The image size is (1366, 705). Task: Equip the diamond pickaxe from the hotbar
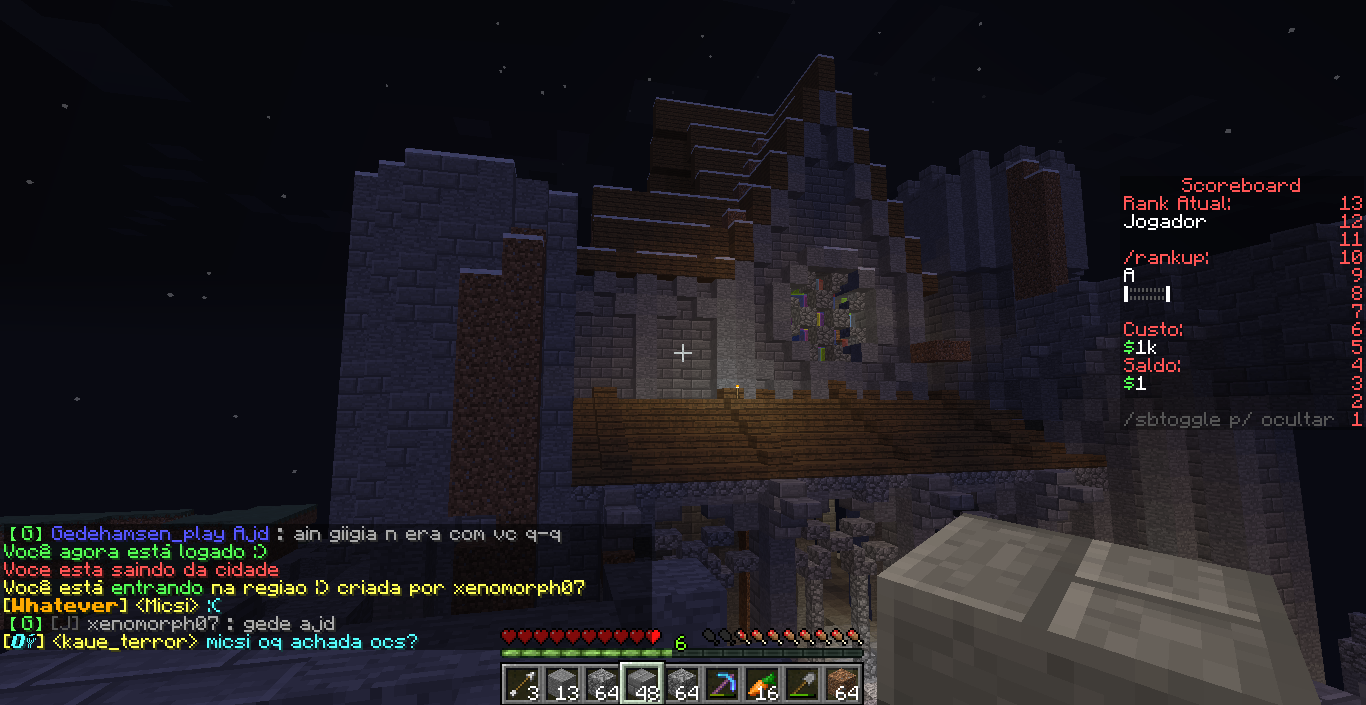click(x=721, y=683)
